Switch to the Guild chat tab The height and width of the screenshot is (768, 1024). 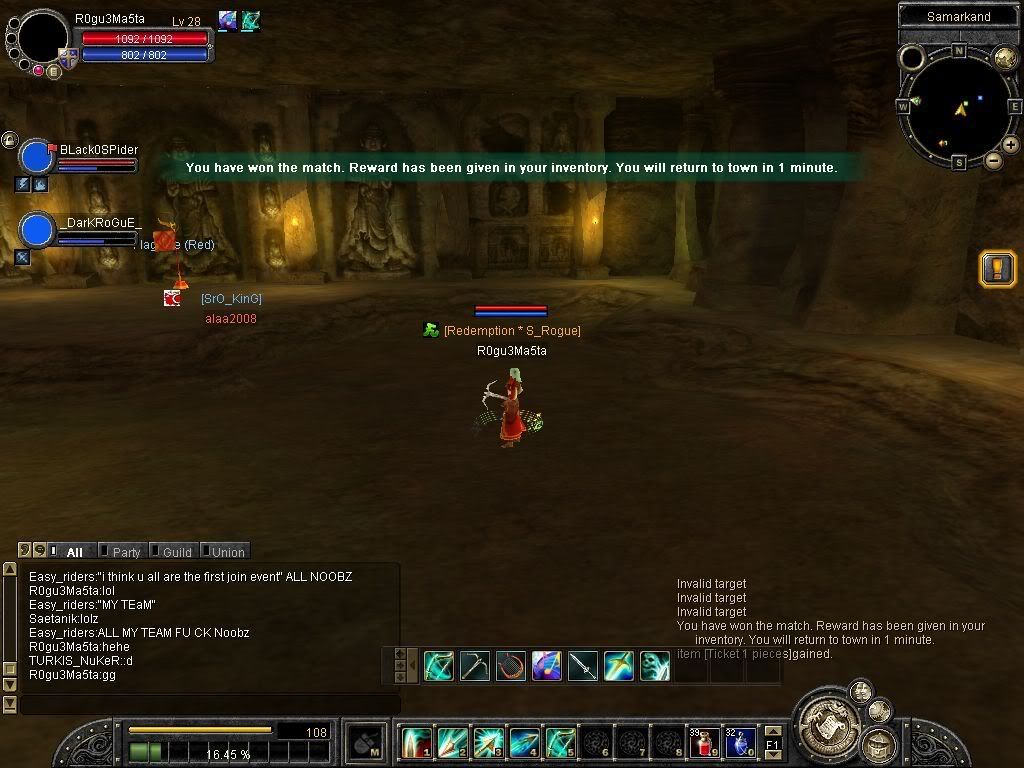point(176,552)
